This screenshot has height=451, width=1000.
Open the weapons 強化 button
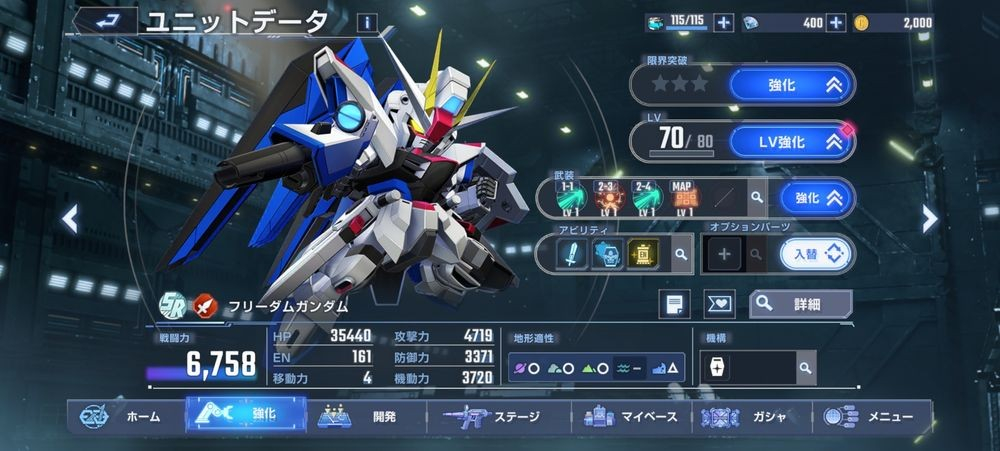(x=817, y=198)
